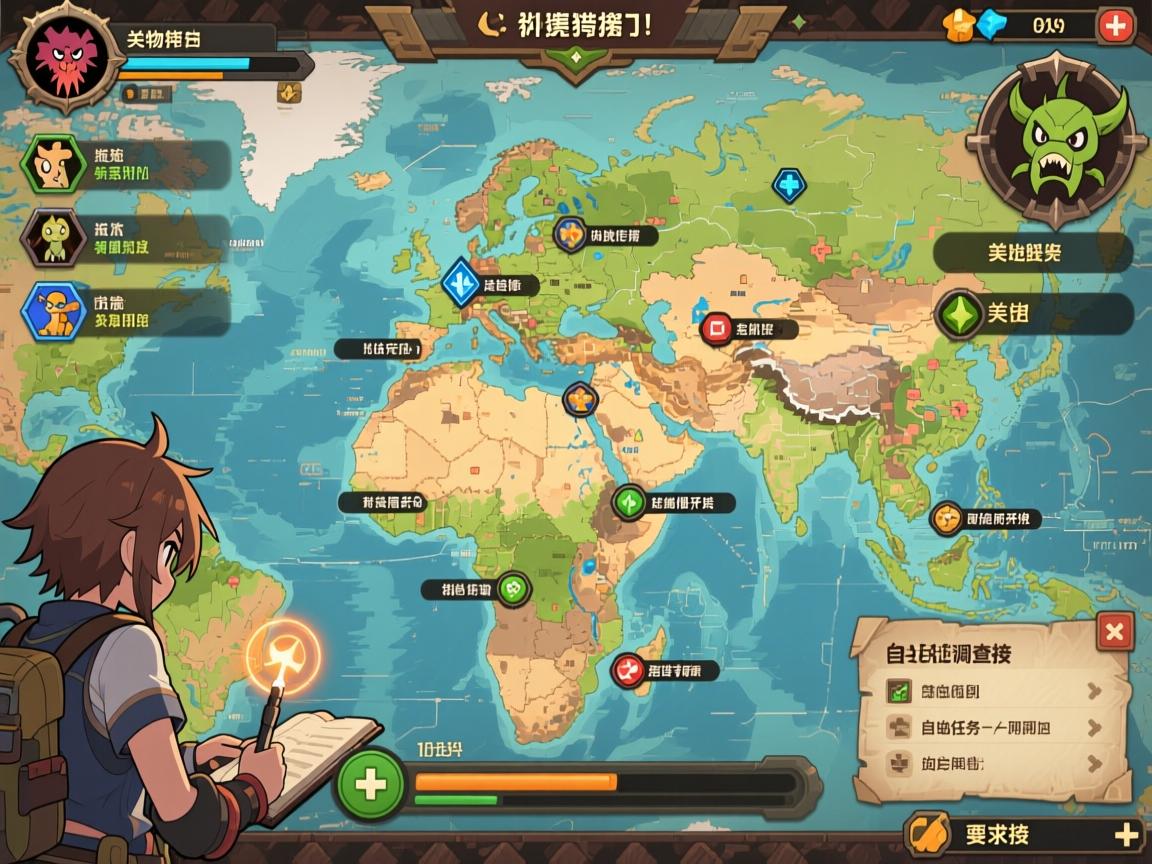Image resolution: width=1152 pixels, height=864 pixels.
Task: Click the red plus button beside currency
Action: click(x=1115, y=26)
